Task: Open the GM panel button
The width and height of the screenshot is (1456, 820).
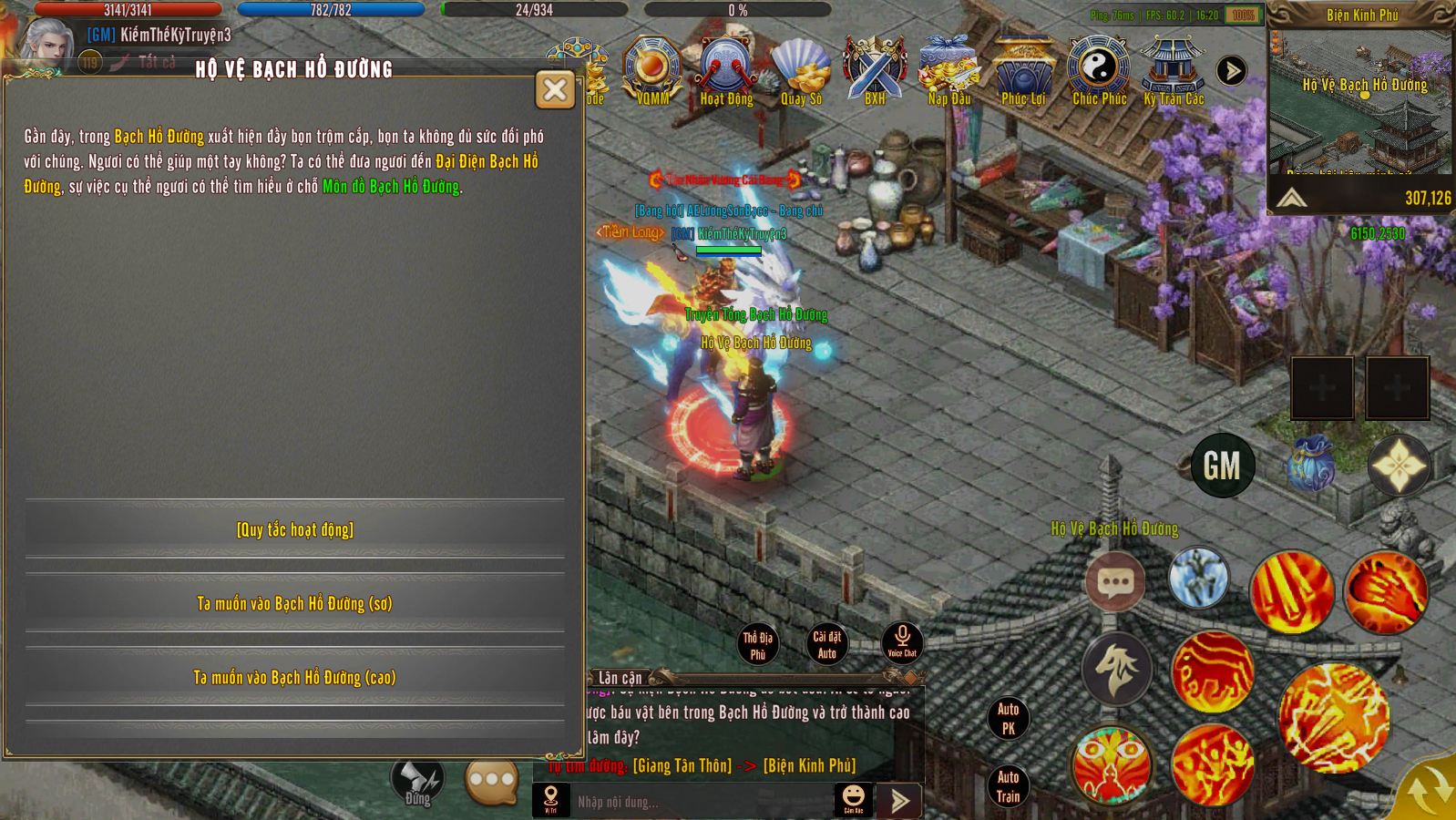Action: click(x=1222, y=466)
